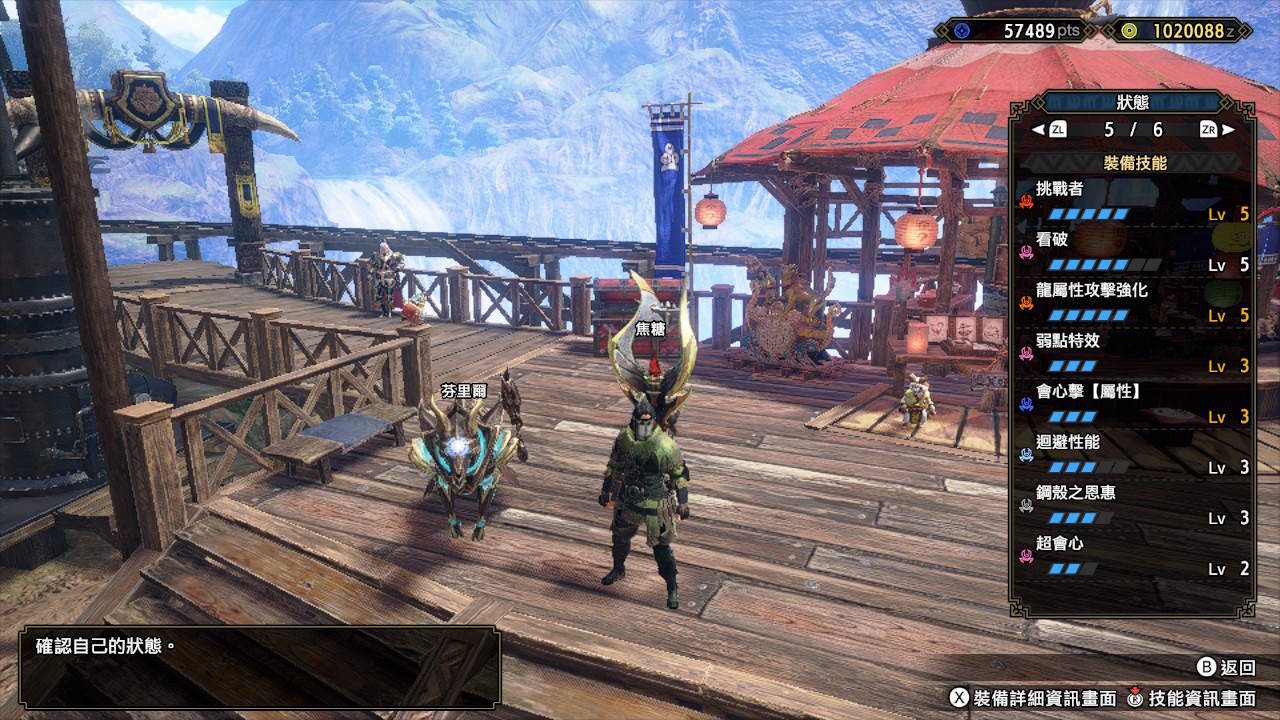1280x720 pixels.
Task: Go to next status page with right arrow
Action: pyautogui.click(x=1228, y=129)
